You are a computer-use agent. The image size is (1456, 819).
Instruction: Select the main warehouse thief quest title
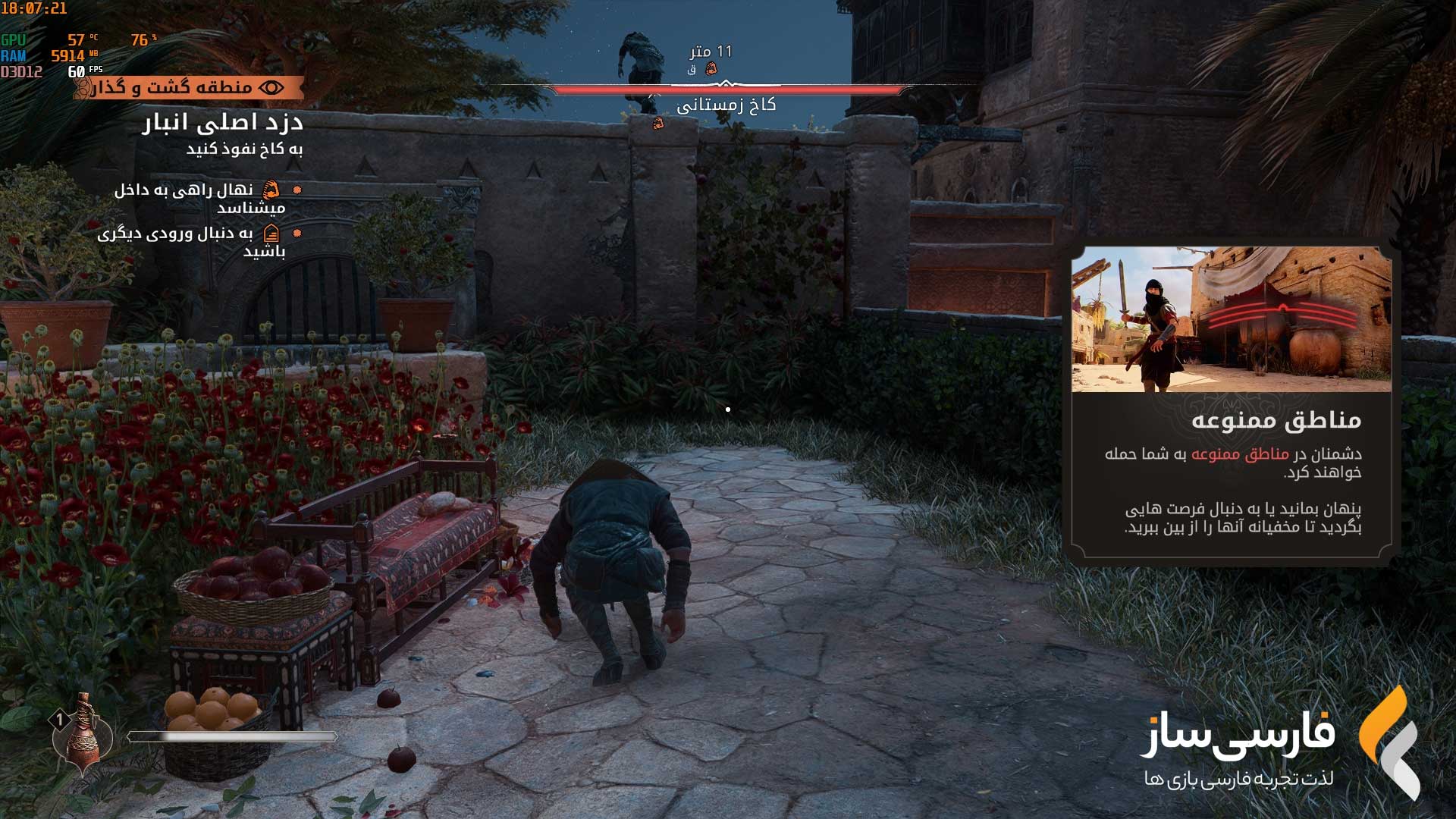point(223,123)
